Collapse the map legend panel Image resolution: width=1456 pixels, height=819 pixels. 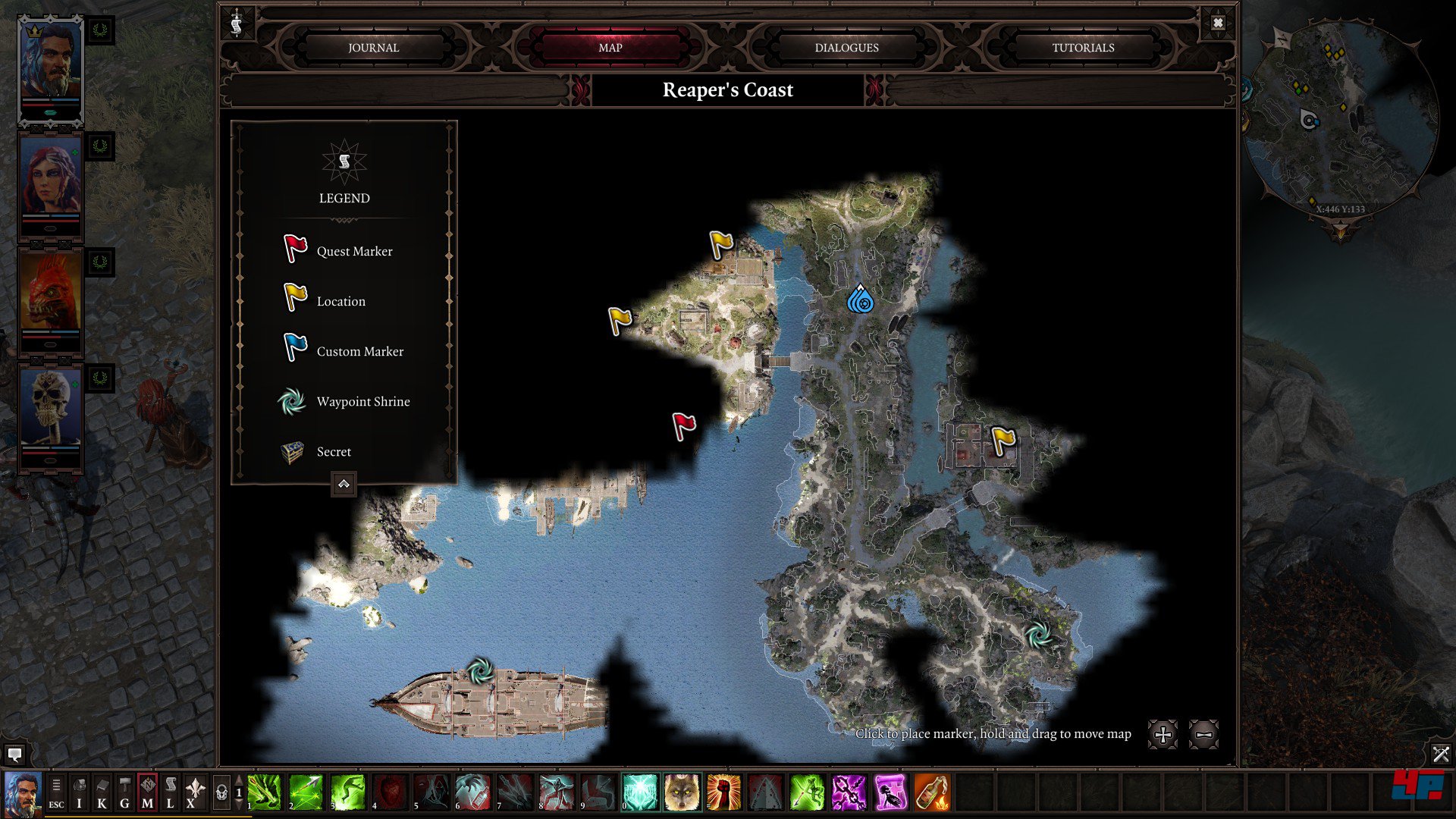tap(344, 484)
